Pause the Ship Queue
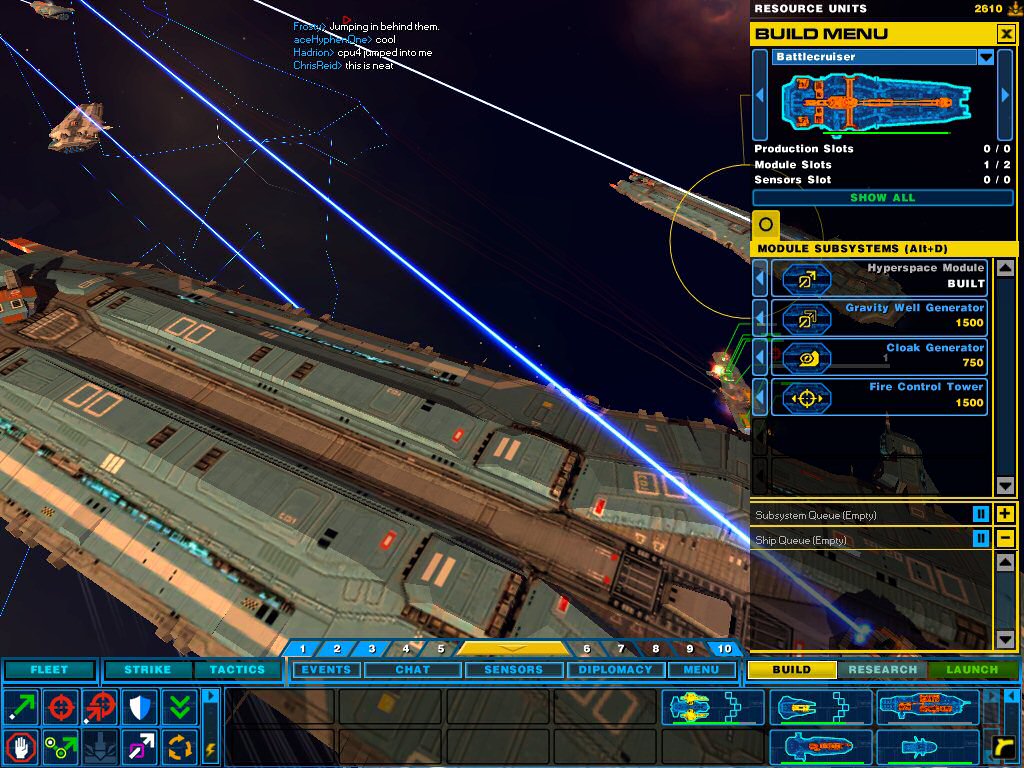The image size is (1024, 768). tap(982, 539)
